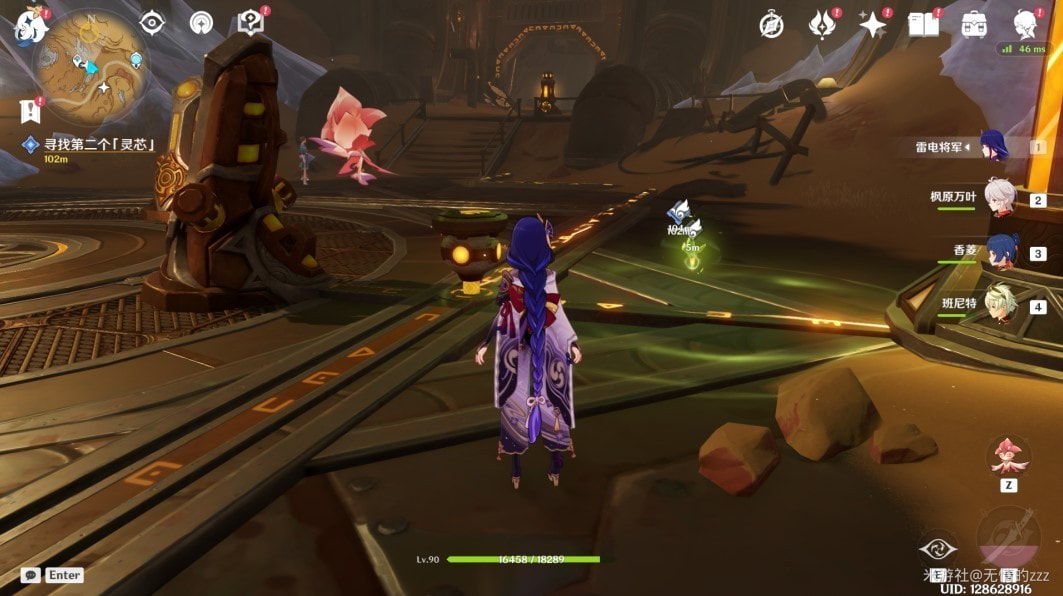Open the character profile icon
The height and width of the screenshot is (596, 1063).
click(1025, 24)
